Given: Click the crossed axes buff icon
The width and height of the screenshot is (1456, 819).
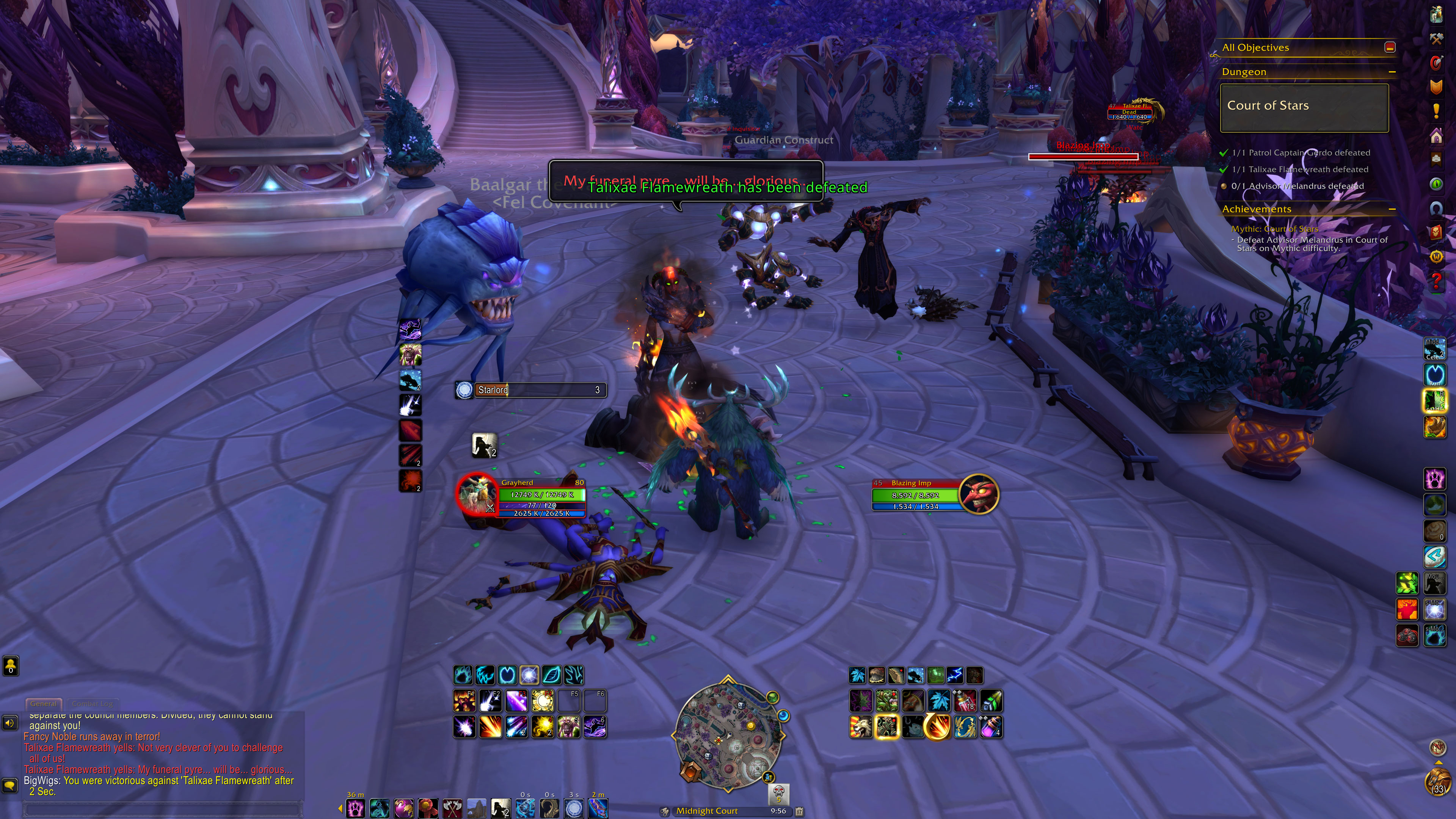Looking at the screenshot, I should [x=452, y=808].
